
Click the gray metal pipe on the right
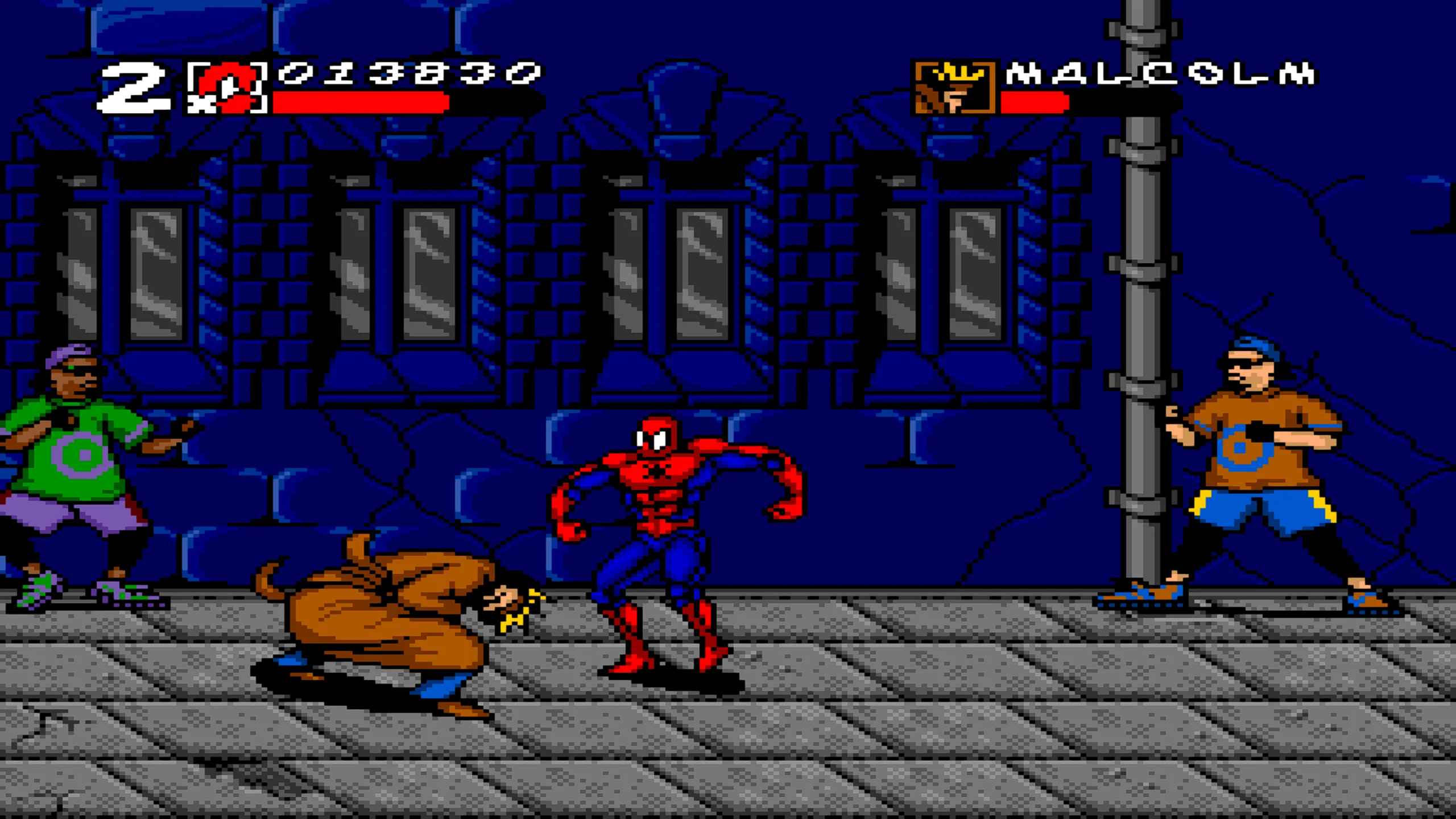[1140, 284]
